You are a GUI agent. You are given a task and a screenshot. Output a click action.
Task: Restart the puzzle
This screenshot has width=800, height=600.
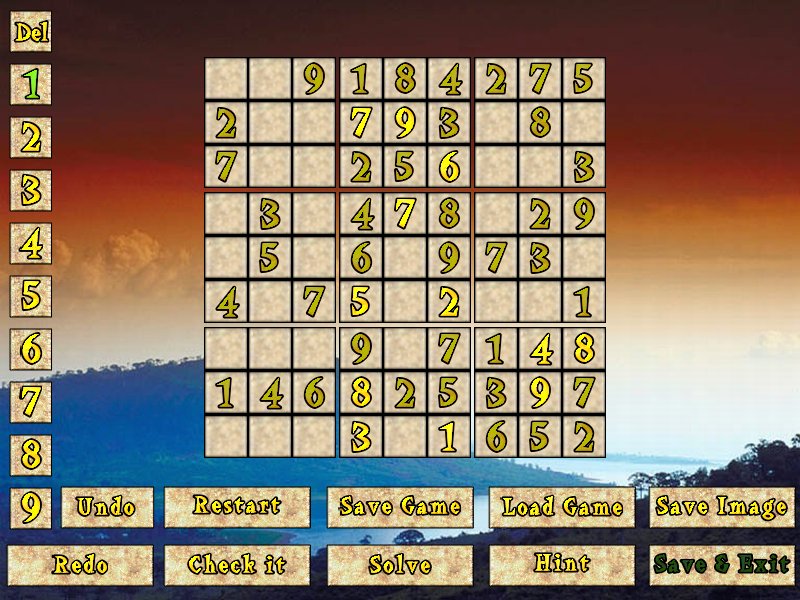pos(237,508)
